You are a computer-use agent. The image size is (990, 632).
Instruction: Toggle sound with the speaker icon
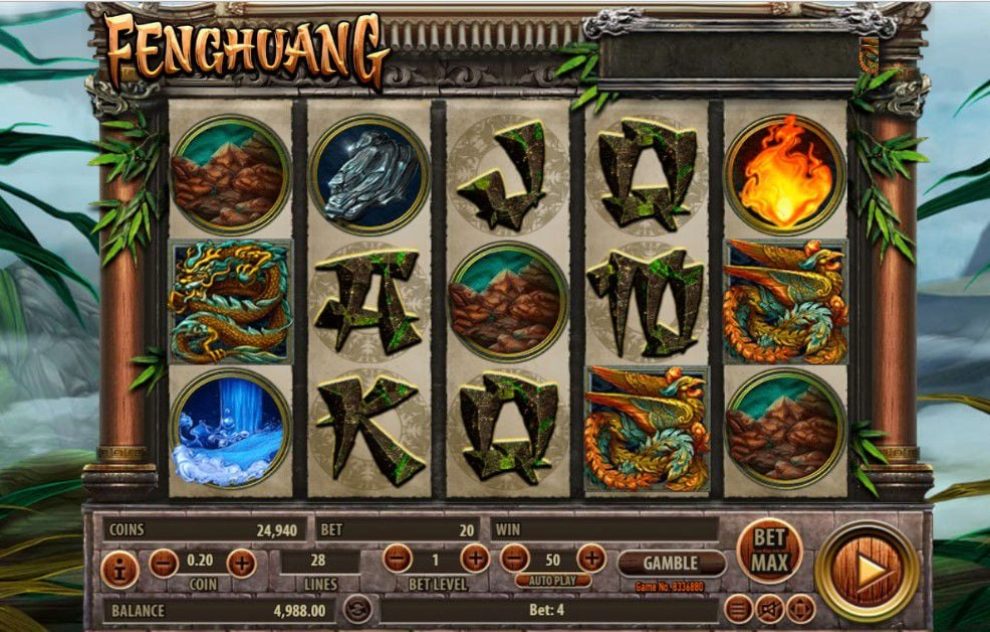(x=769, y=608)
